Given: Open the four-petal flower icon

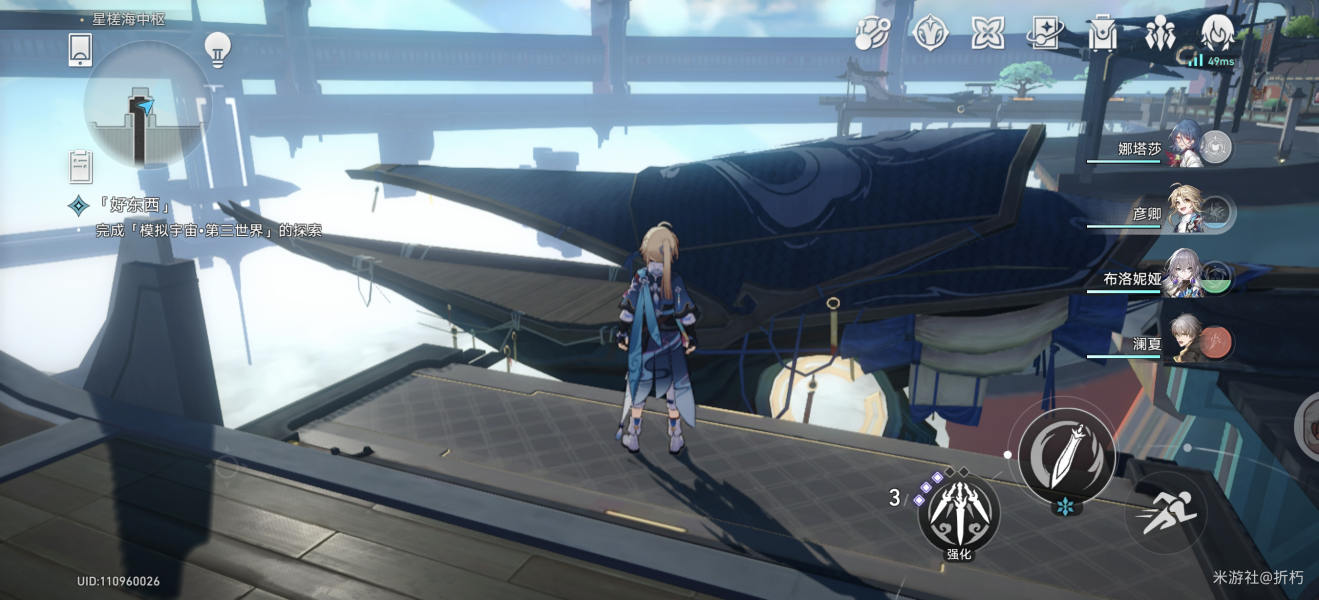Looking at the screenshot, I should point(987,33).
